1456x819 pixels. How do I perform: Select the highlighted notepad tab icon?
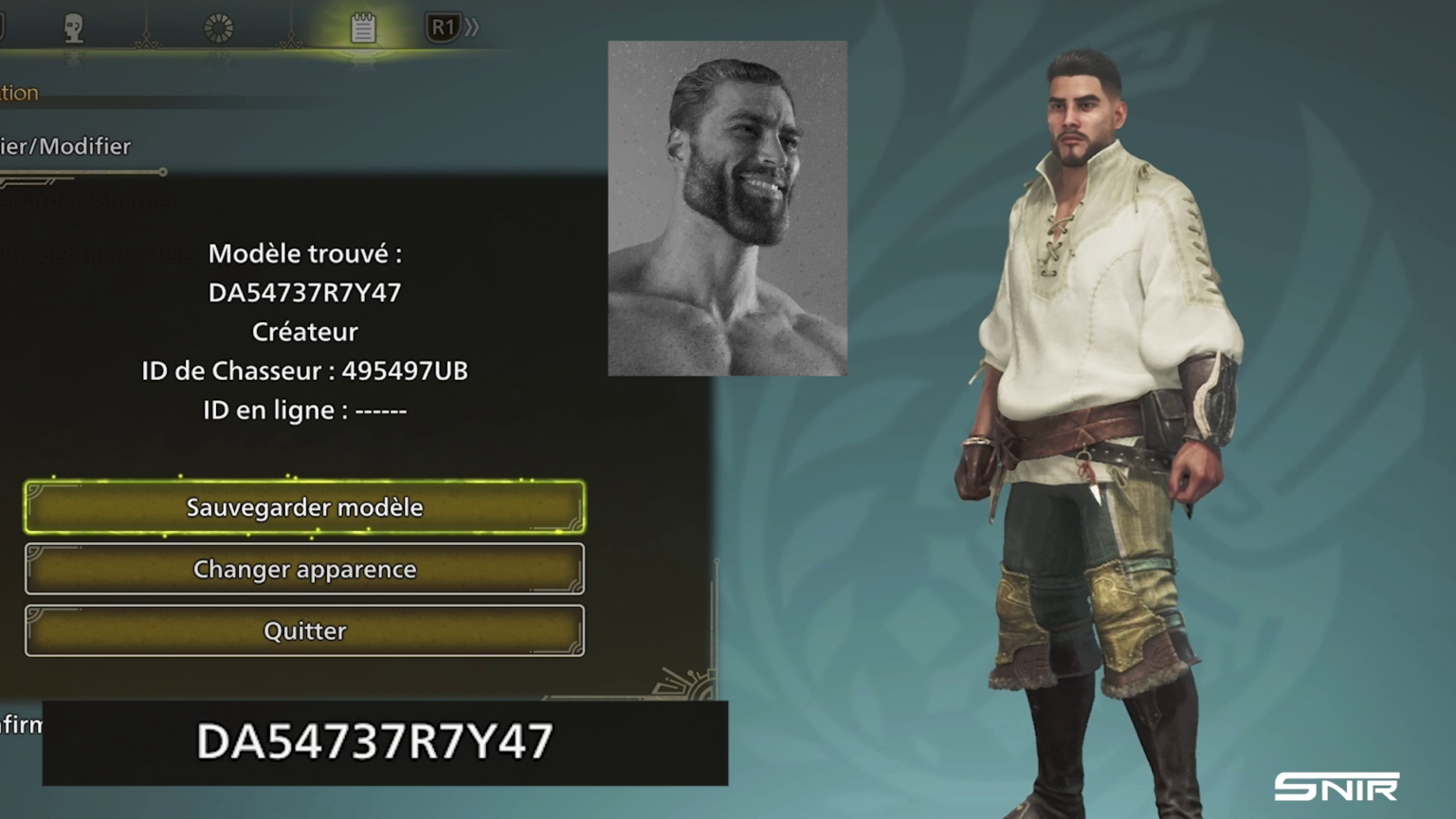point(363,26)
